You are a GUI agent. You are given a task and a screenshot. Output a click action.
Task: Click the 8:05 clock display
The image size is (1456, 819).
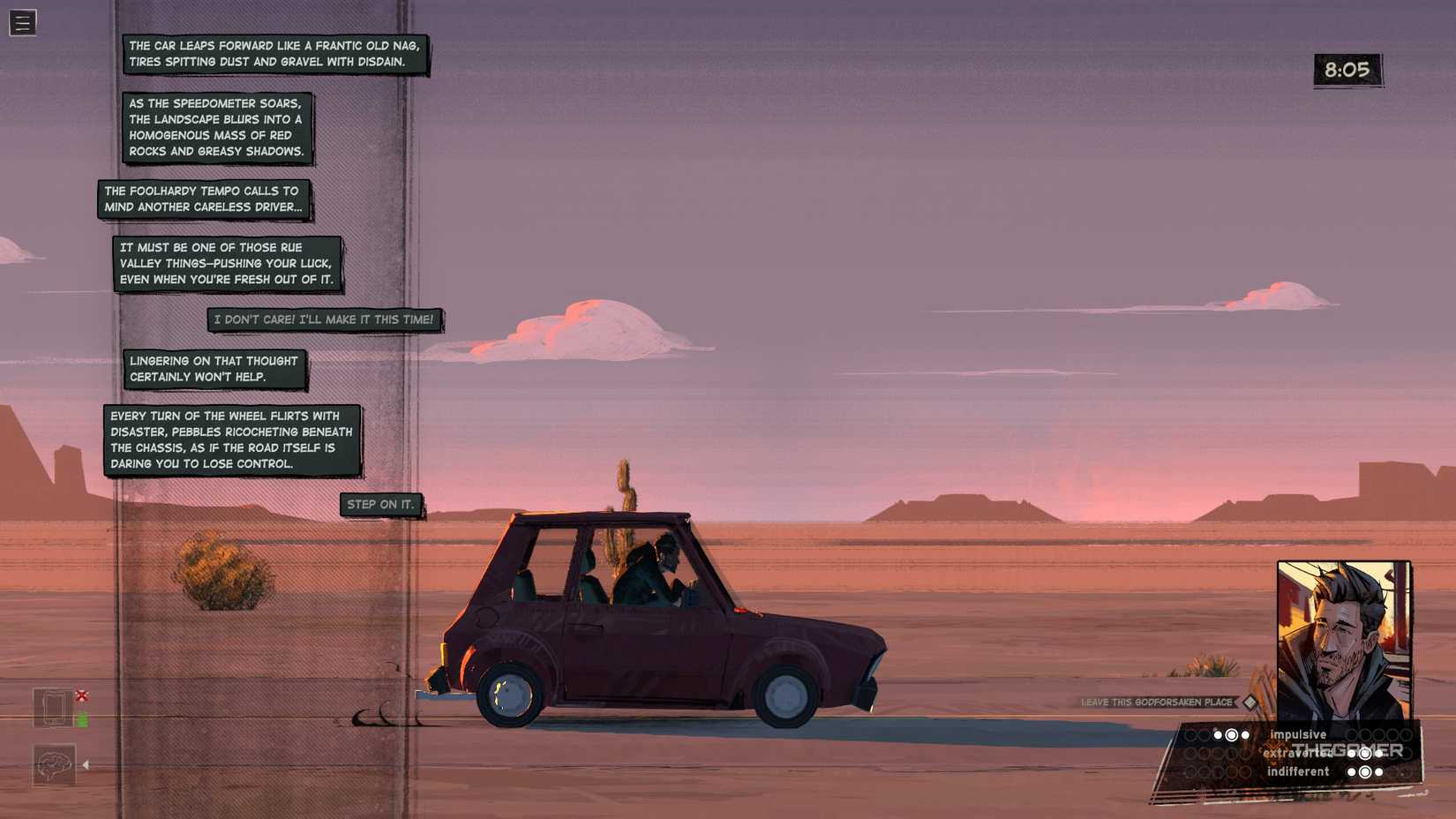(x=1347, y=69)
